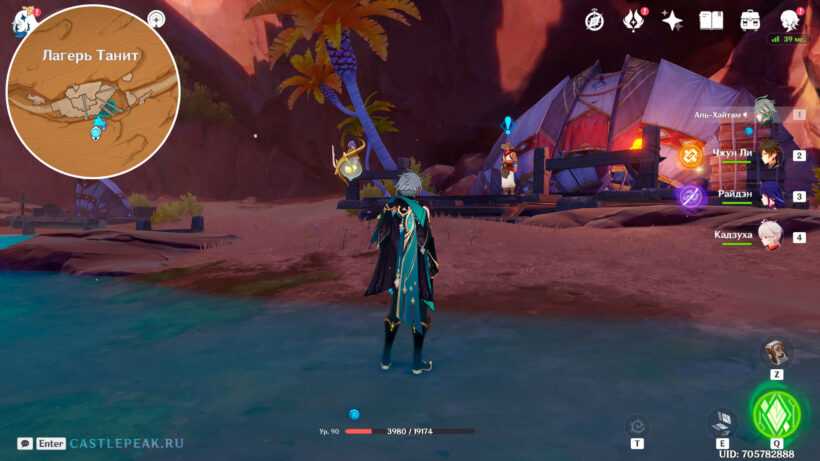Open the compass icon in top bar
Image resolution: width=820 pixels, height=461 pixels.
(595, 20)
